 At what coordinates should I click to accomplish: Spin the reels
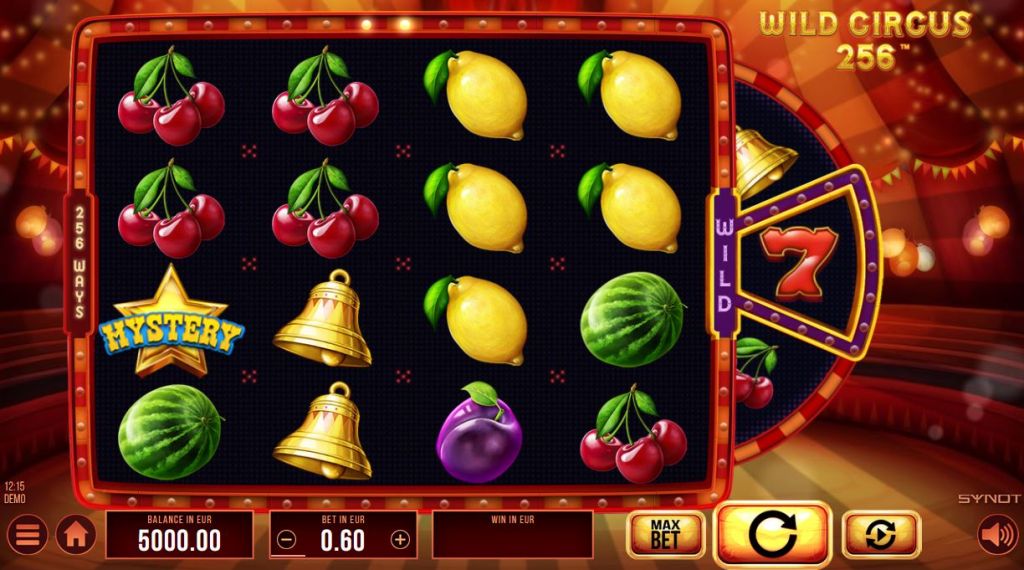tap(772, 535)
